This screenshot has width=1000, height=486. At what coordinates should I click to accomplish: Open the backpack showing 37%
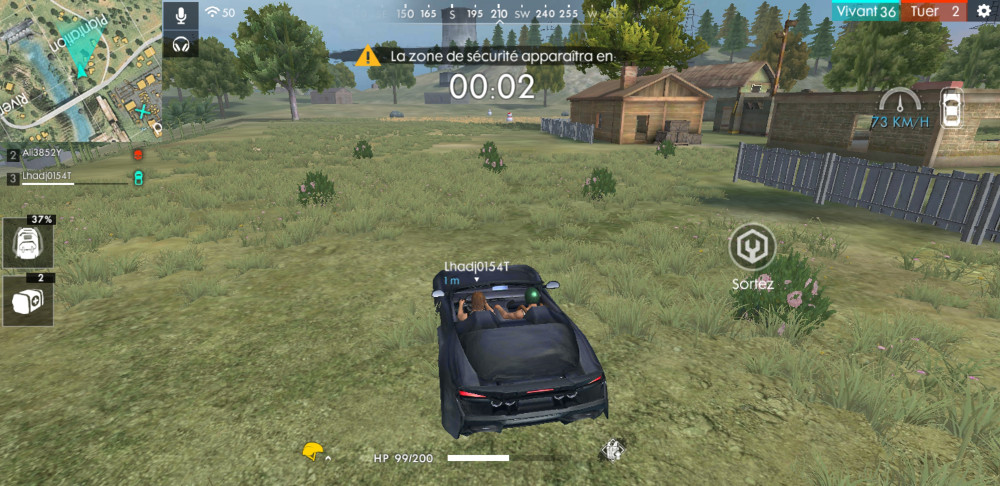coord(28,245)
